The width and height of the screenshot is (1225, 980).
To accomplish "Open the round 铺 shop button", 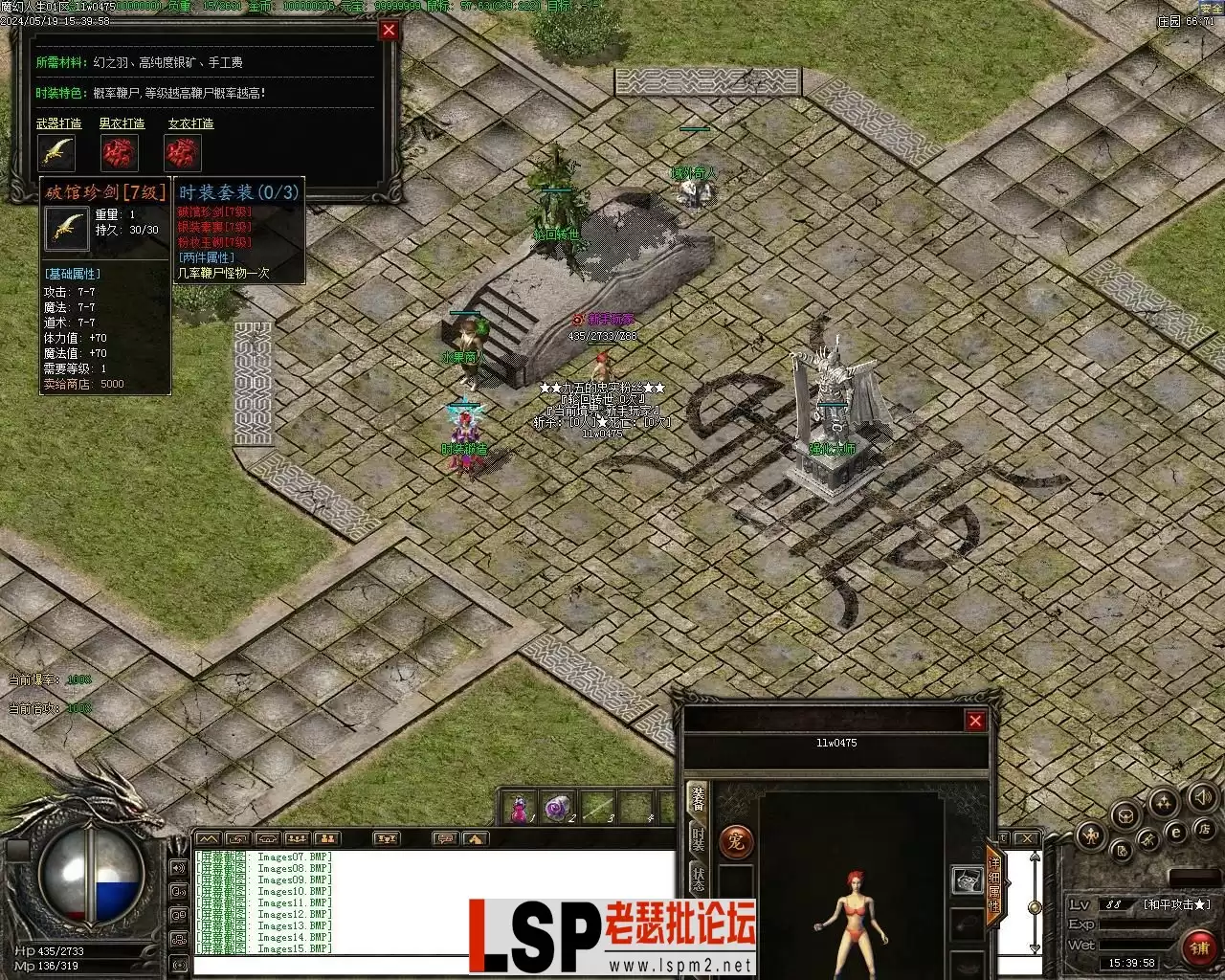I will click(x=1200, y=947).
